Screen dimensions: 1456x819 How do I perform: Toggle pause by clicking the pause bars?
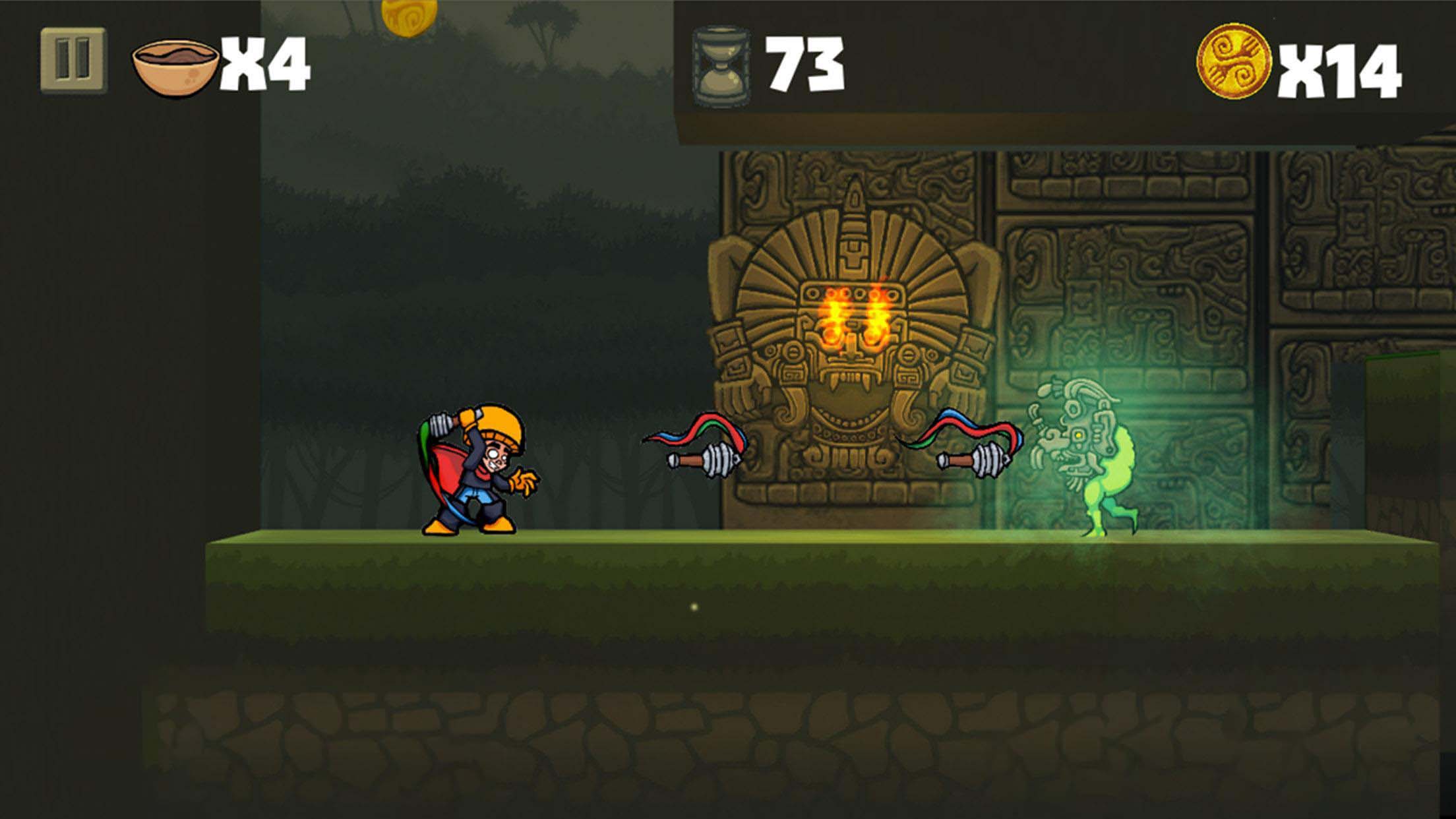73,59
